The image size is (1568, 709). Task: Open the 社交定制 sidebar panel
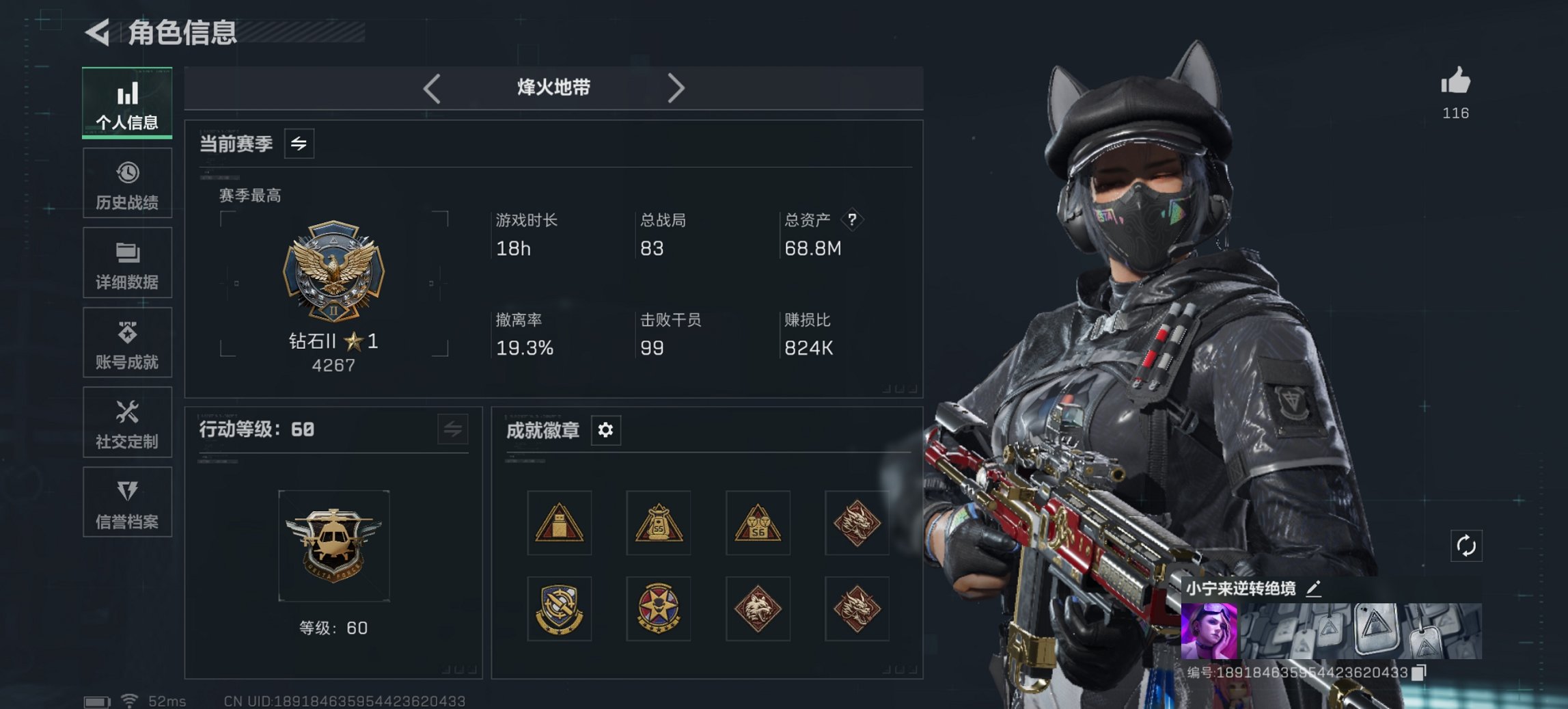(127, 423)
